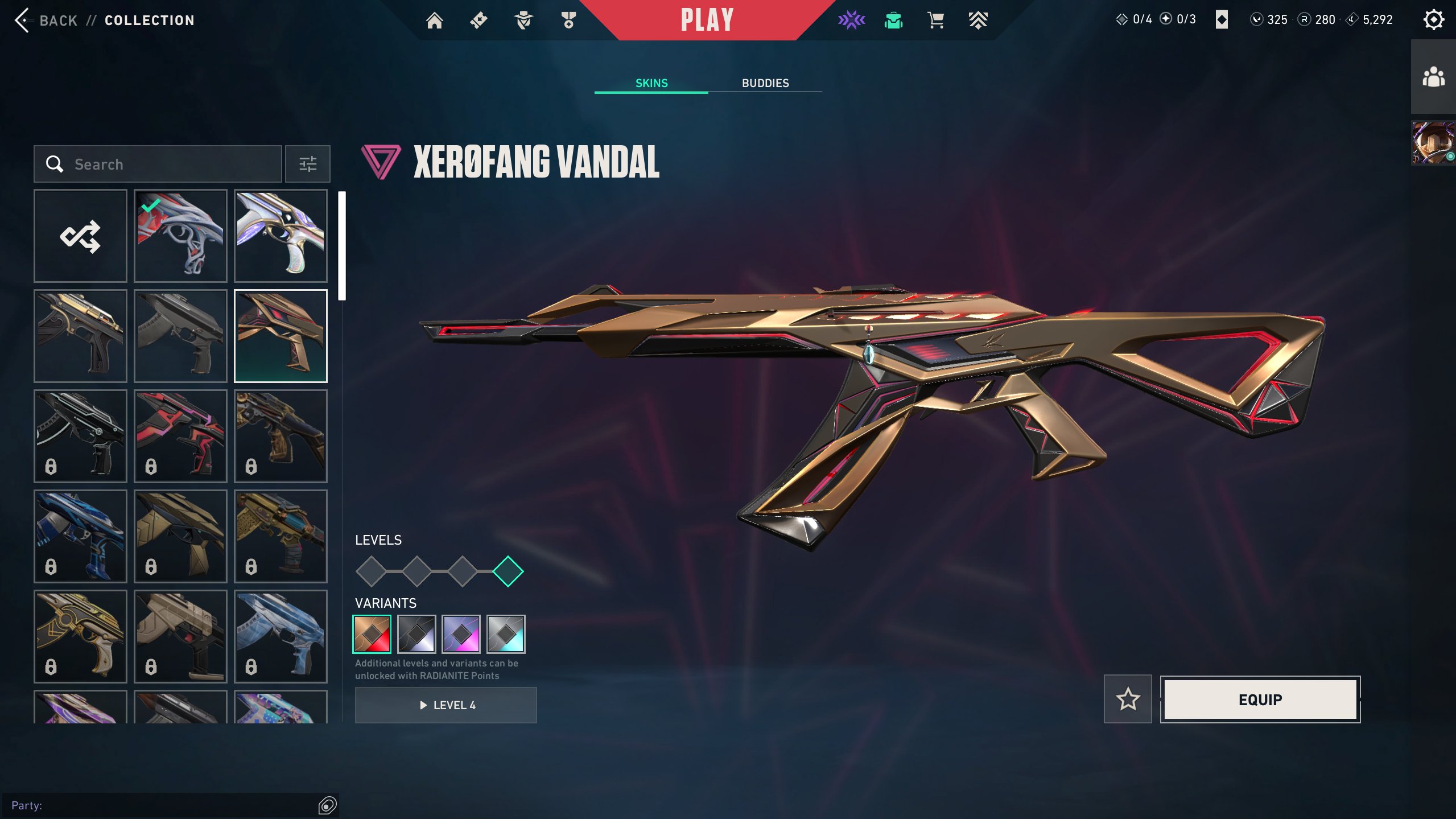Select the Skins tab
This screenshot has width=1456, height=819.
651,83
